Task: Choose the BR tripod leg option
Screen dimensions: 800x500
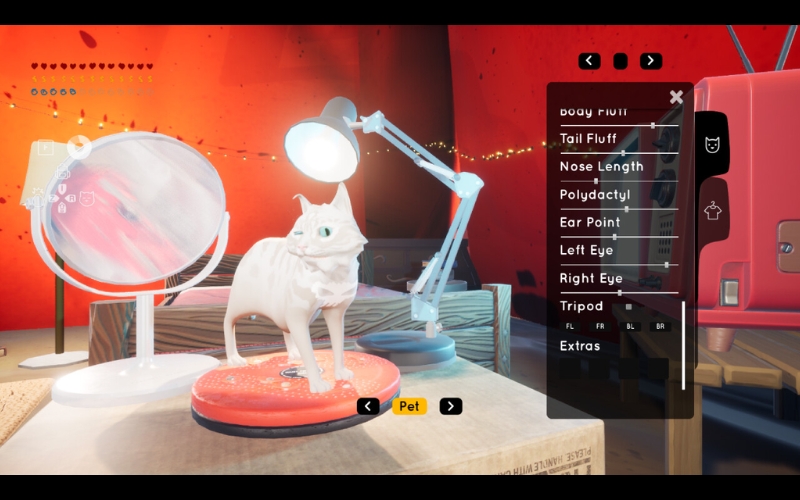Action: (x=659, y=327)
